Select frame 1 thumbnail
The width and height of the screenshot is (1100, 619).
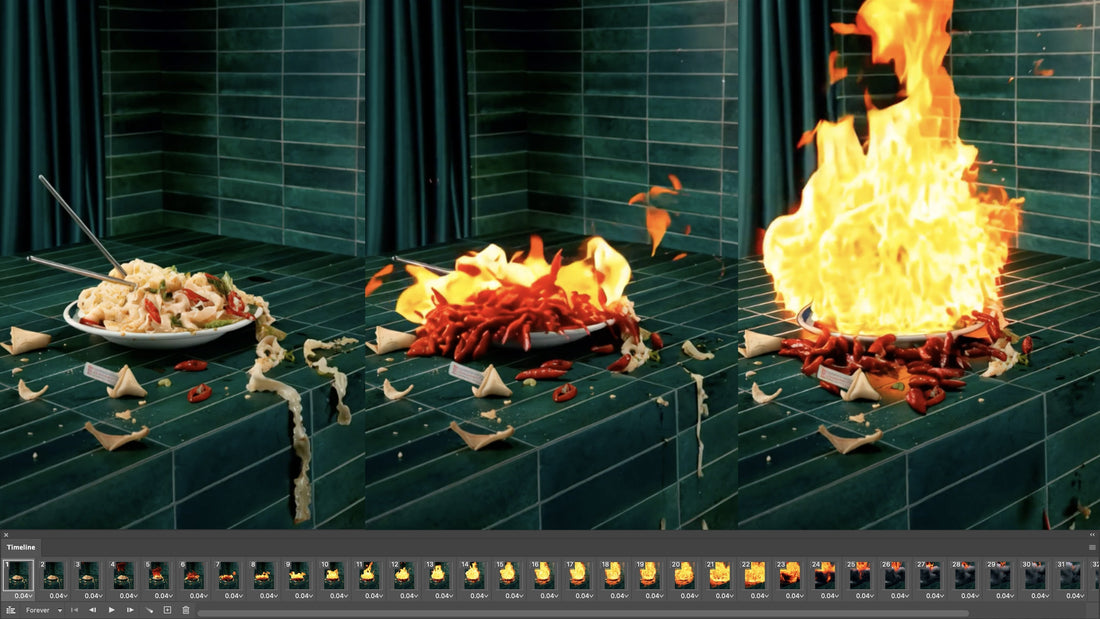19,574
